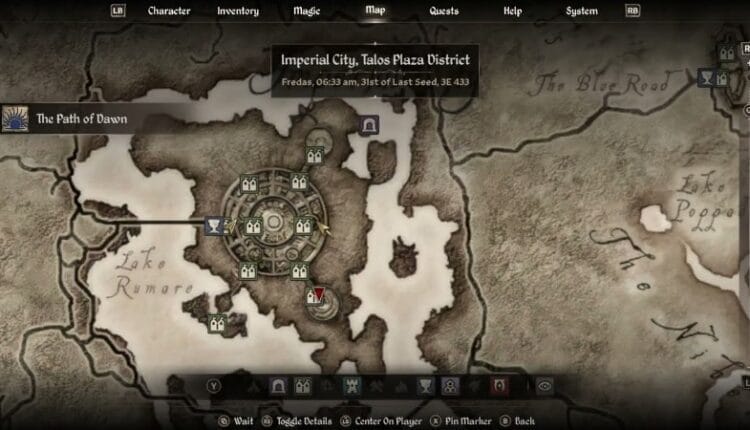Screen dimensions: 750x430
Task: Select the district marker southwest across the lake
Action: 216,323
